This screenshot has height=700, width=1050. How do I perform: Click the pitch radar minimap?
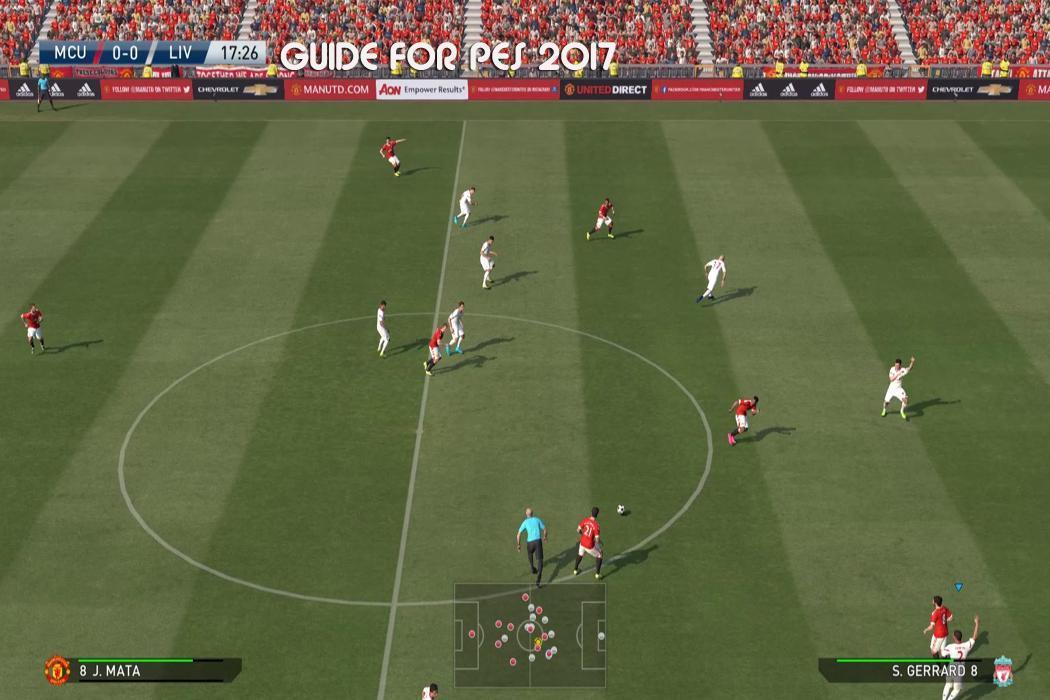click(x=530, y=634)
